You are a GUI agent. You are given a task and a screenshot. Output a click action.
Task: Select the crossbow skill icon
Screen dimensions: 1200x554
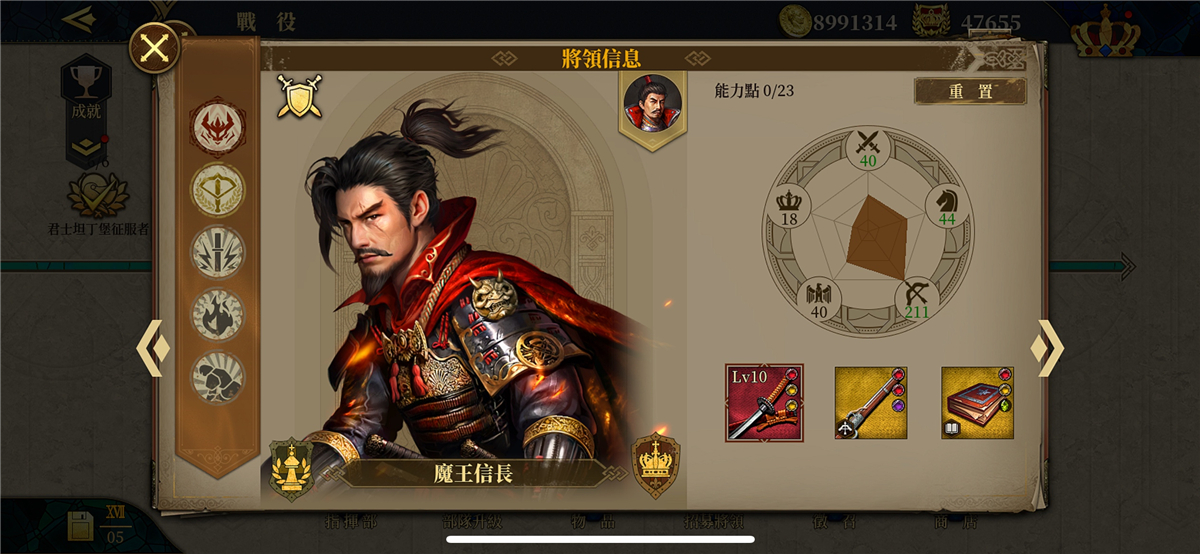(217, 189)
